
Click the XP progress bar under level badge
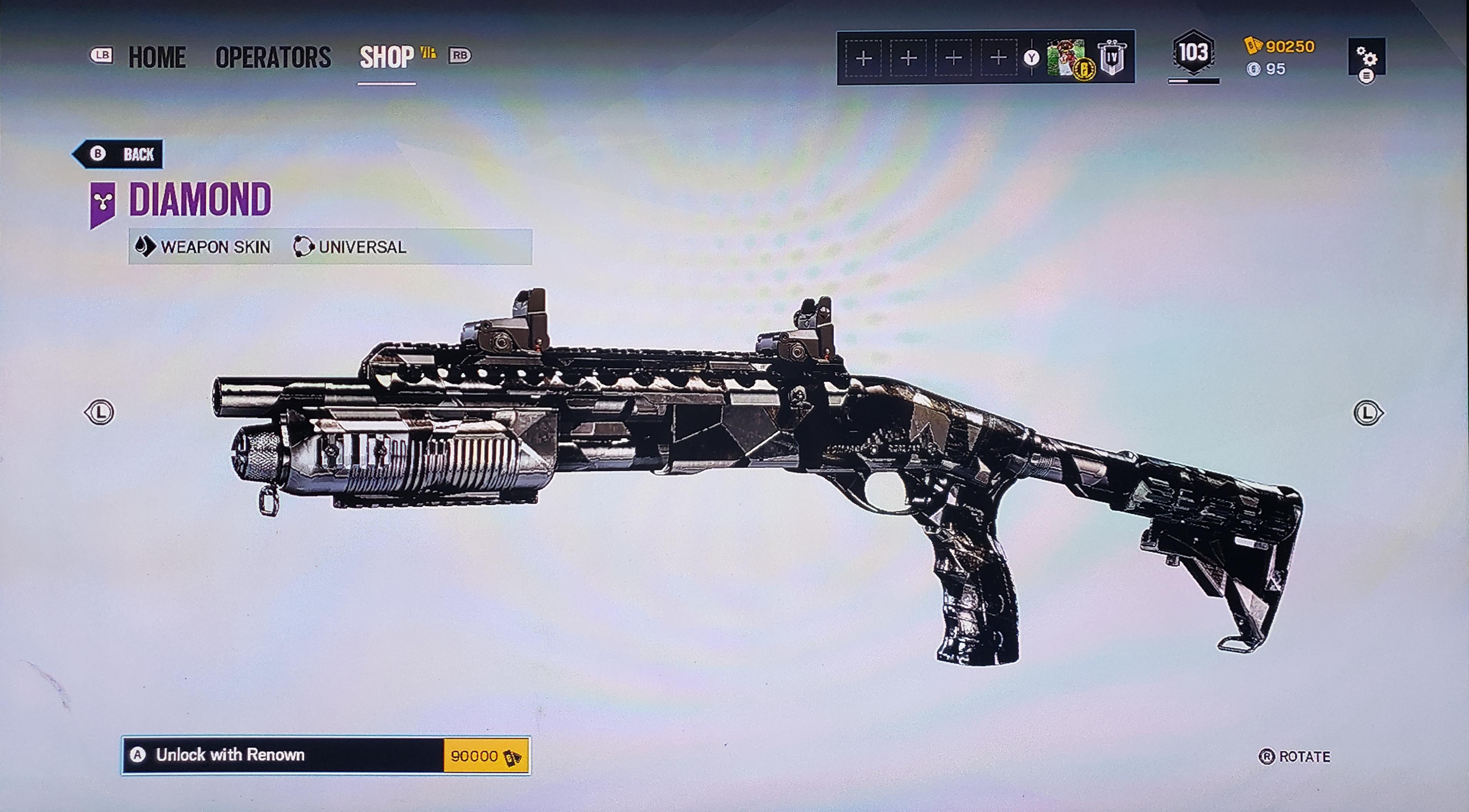point(1194,81)
